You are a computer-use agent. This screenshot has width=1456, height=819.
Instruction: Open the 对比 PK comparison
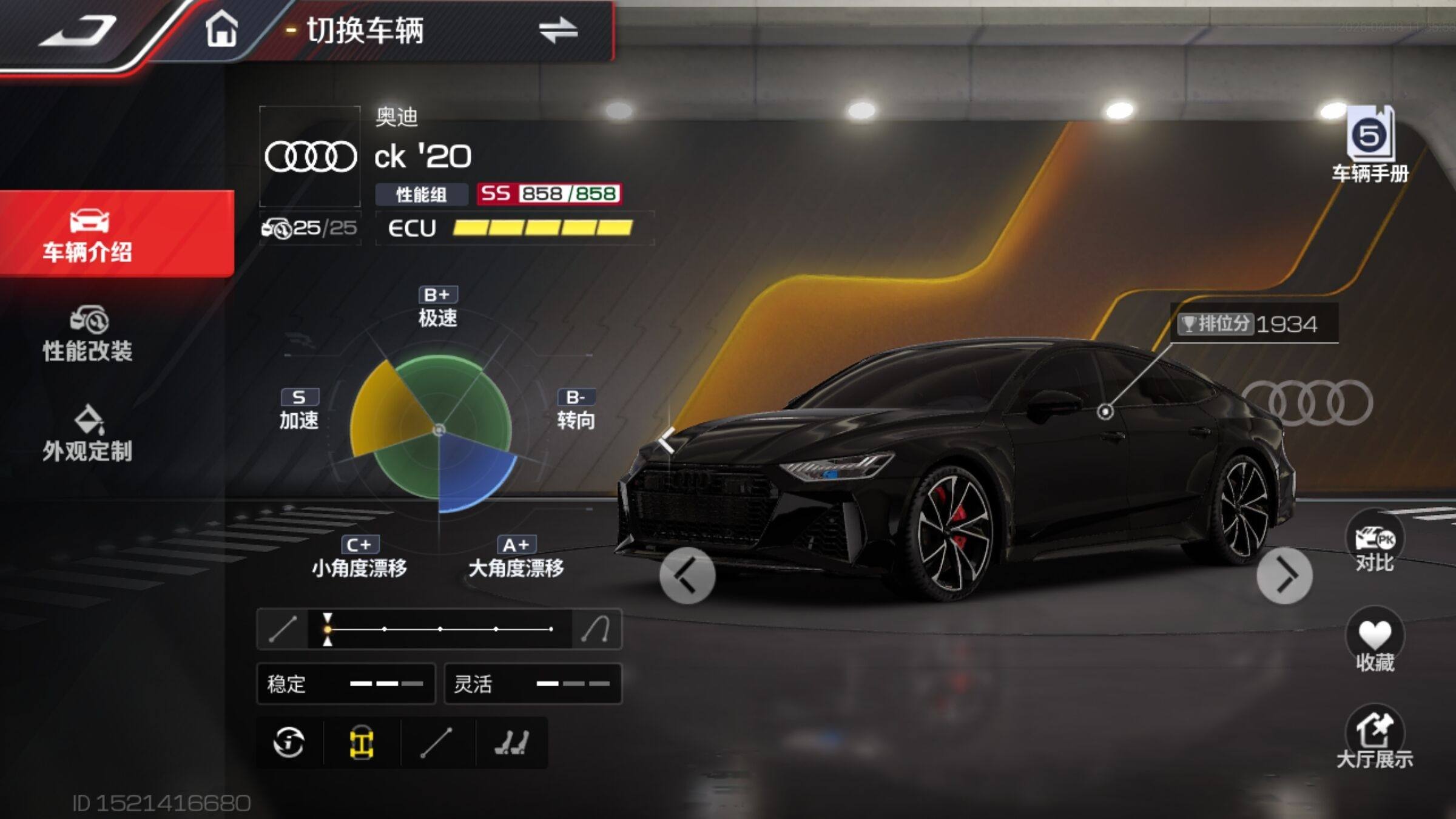click(1374, 545)
